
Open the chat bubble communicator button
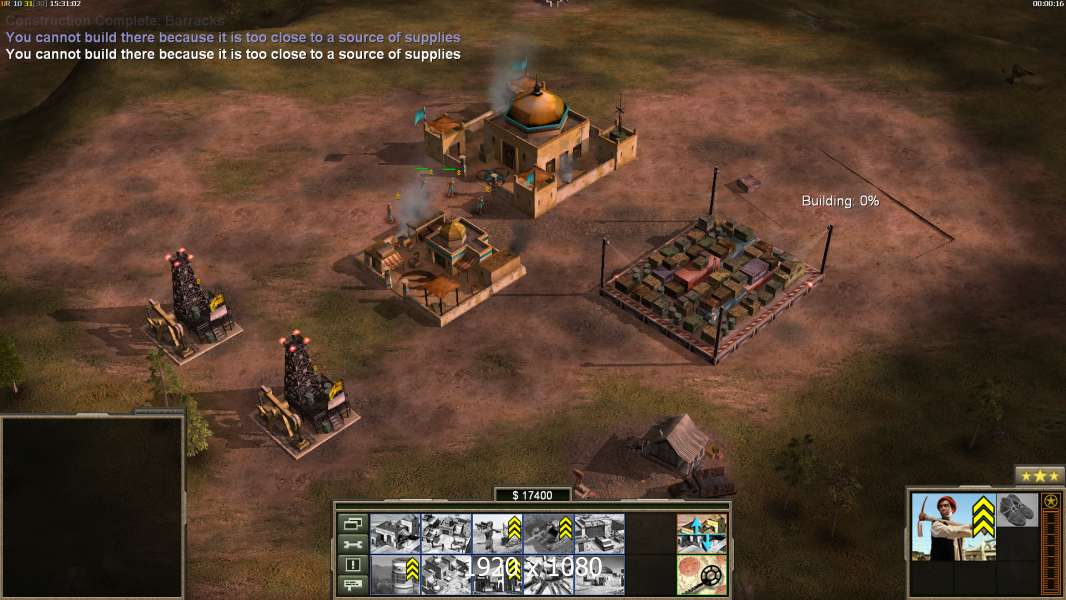point(353,585)
